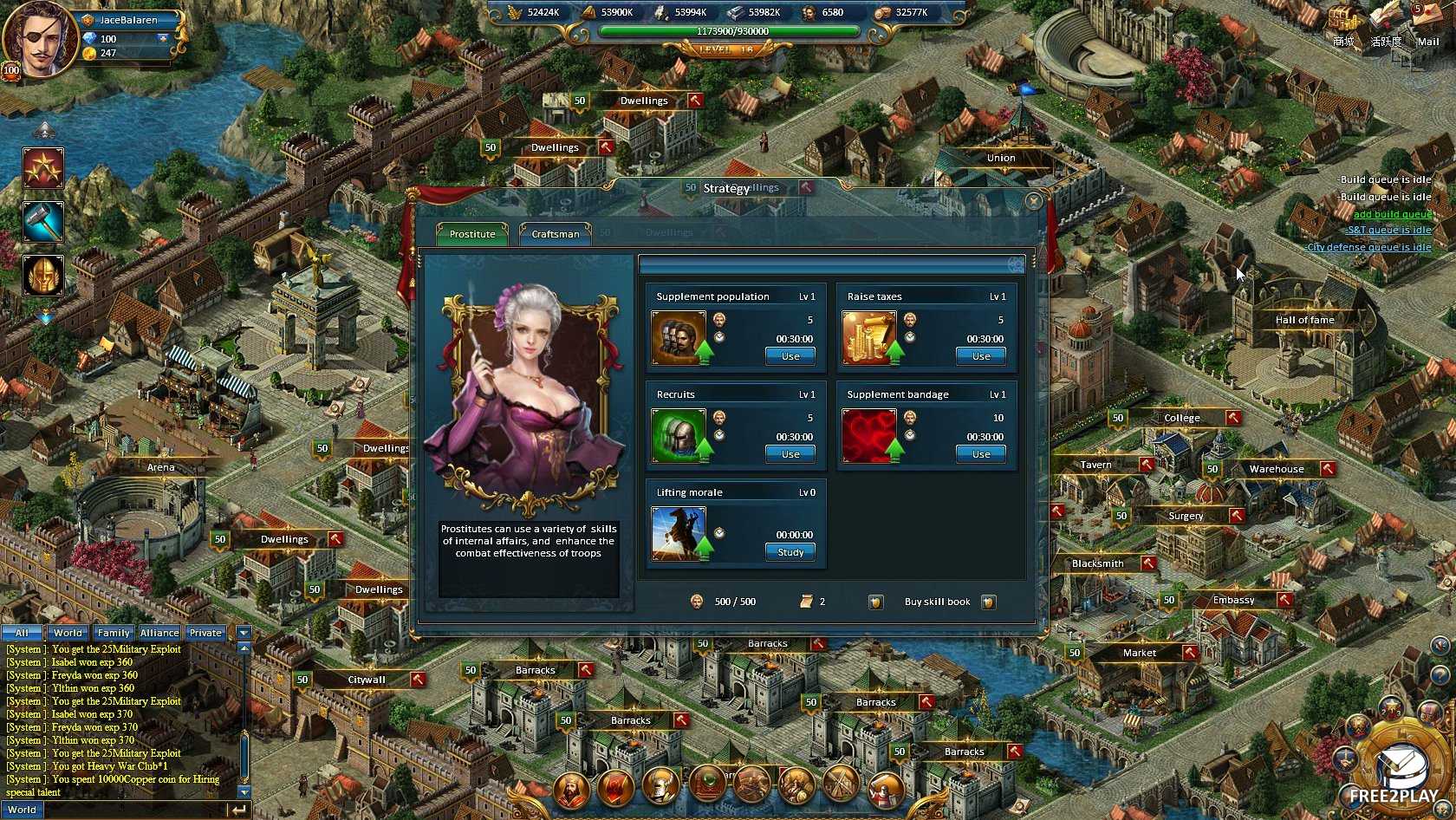Click Buy skill book
This screenshot has height=820, width=1456.
[937, 602]
